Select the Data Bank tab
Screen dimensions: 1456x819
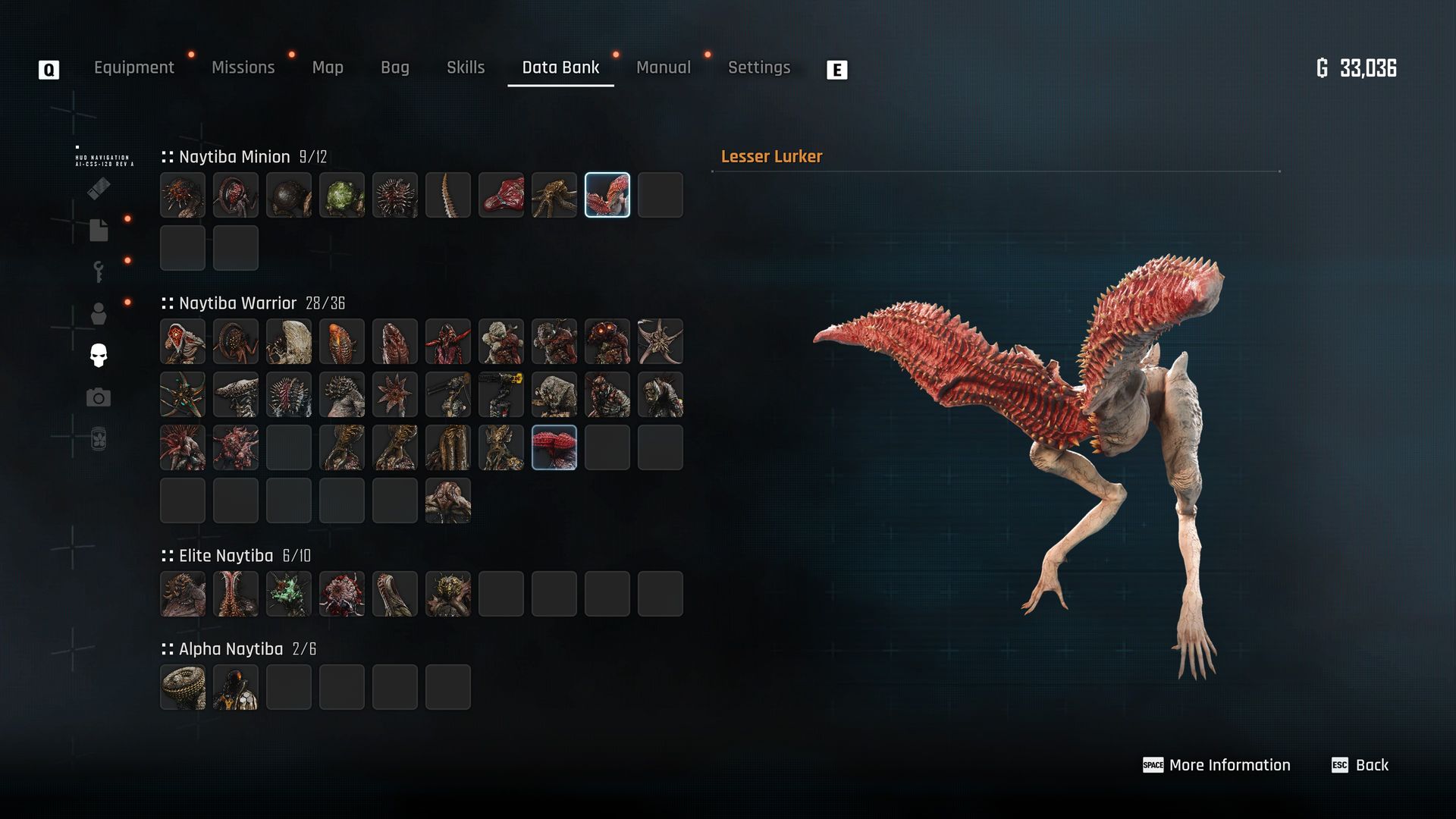point(560,67)
